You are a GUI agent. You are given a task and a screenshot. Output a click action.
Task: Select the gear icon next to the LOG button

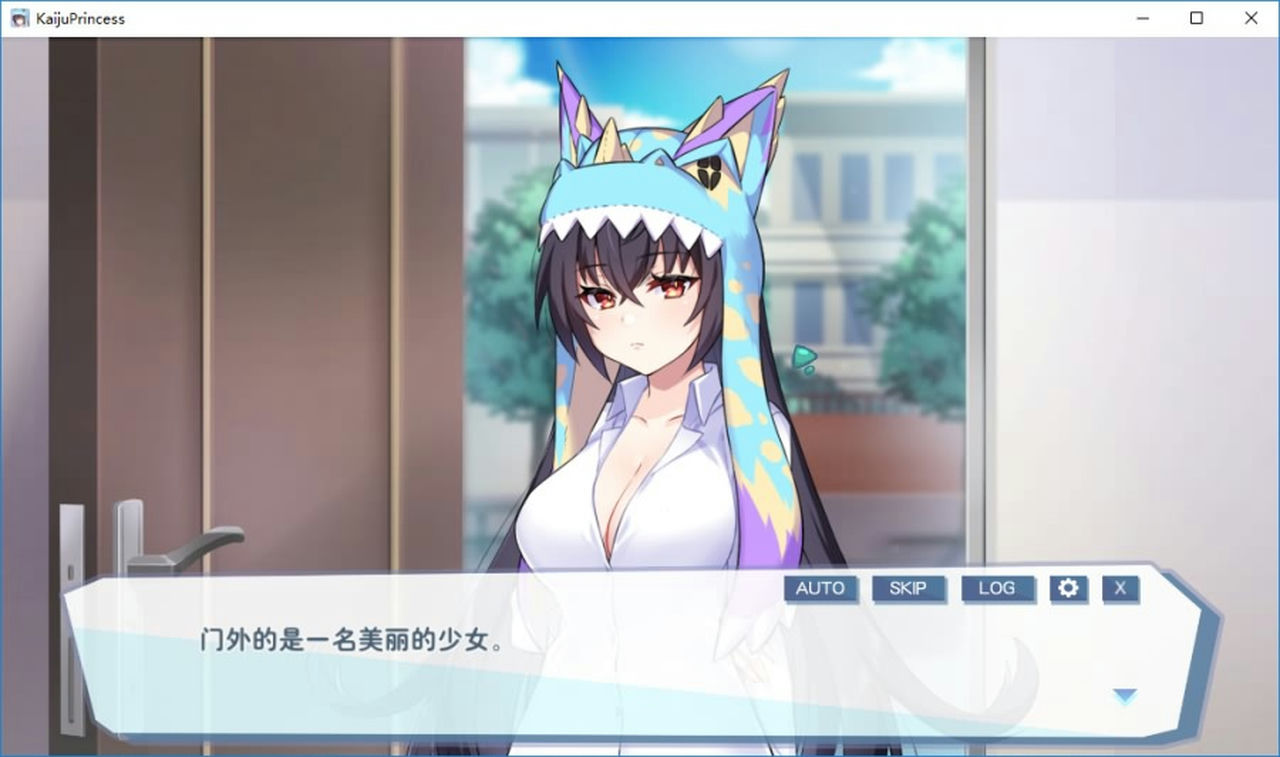(1069, 589)
